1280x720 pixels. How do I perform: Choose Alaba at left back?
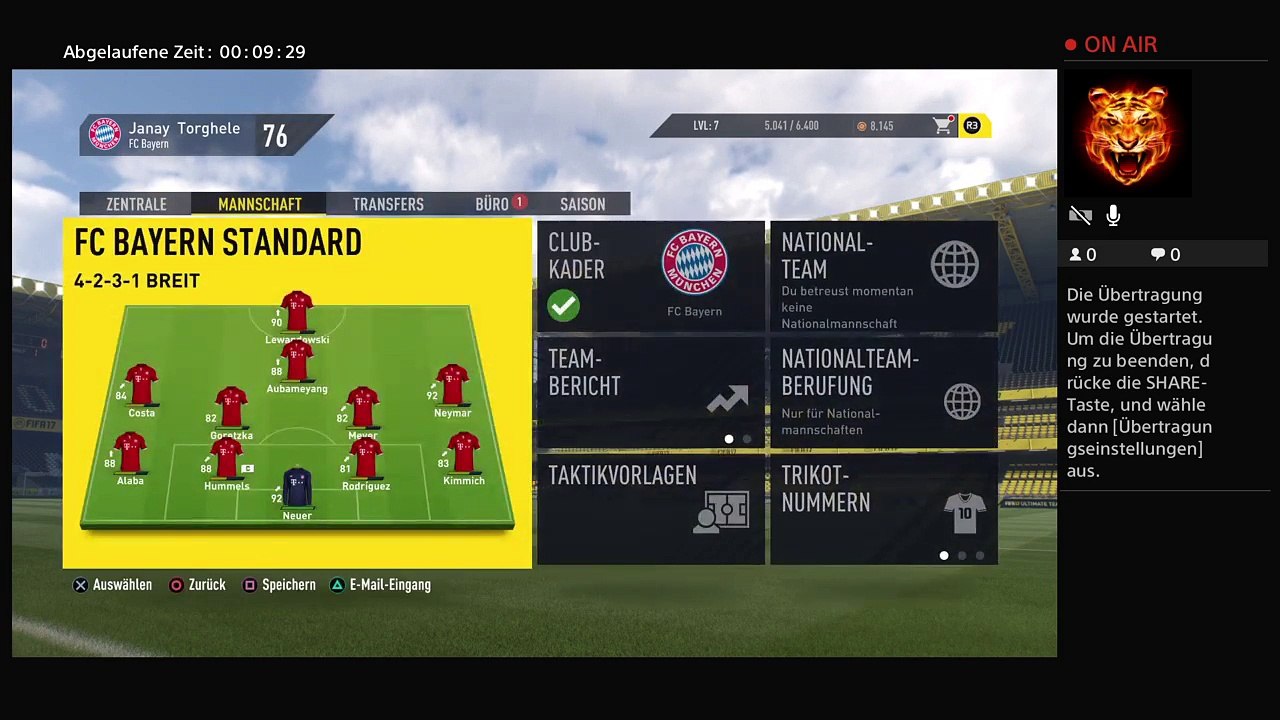tap(130, 455)
